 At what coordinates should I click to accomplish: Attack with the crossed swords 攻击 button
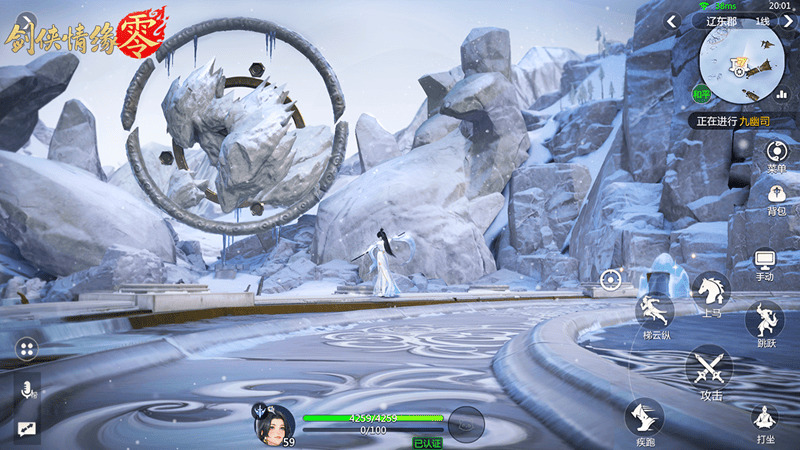pyautogui.click(x=710, y=369)
